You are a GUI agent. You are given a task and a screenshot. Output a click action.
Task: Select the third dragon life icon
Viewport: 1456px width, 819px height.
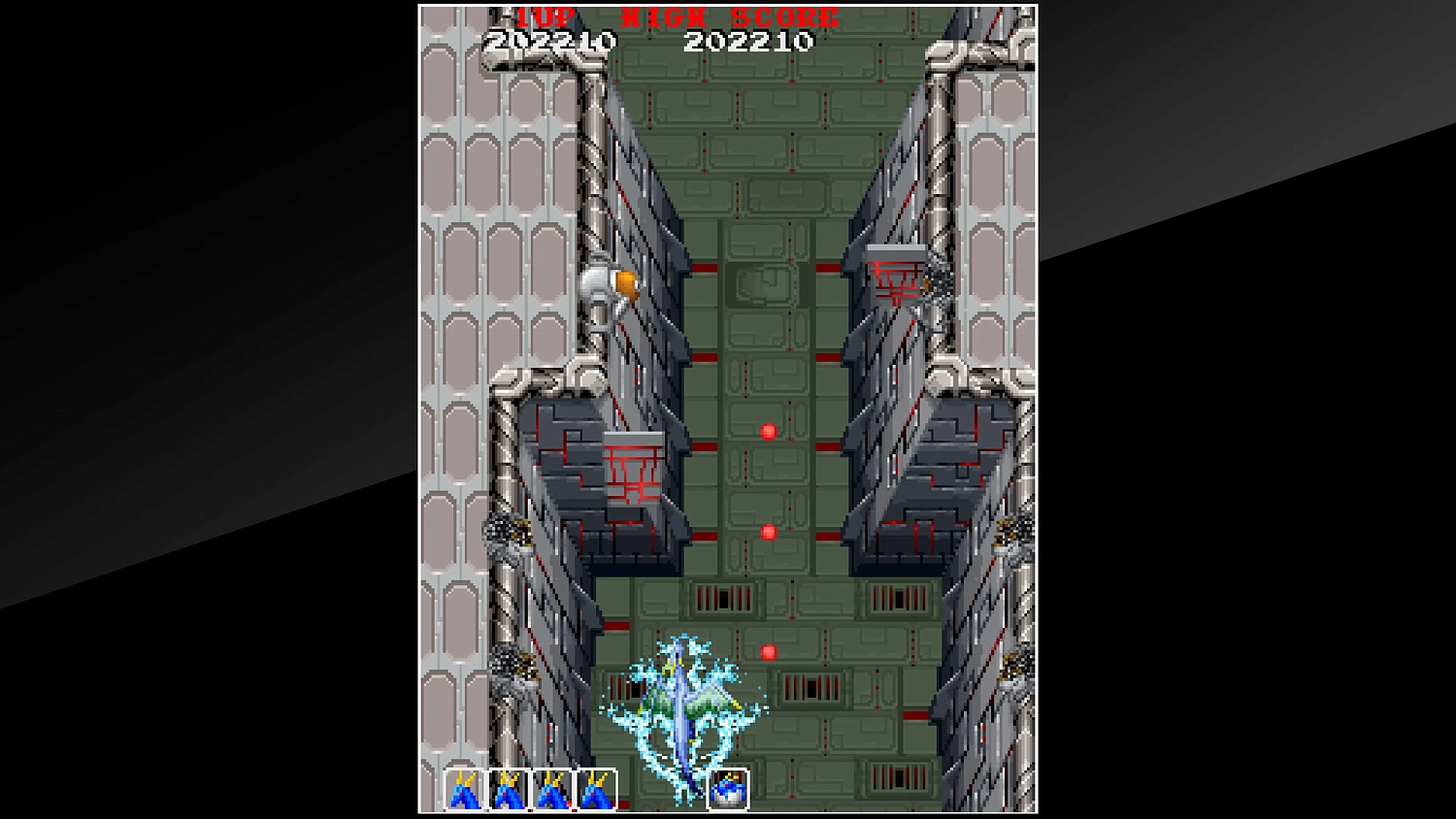549,791
